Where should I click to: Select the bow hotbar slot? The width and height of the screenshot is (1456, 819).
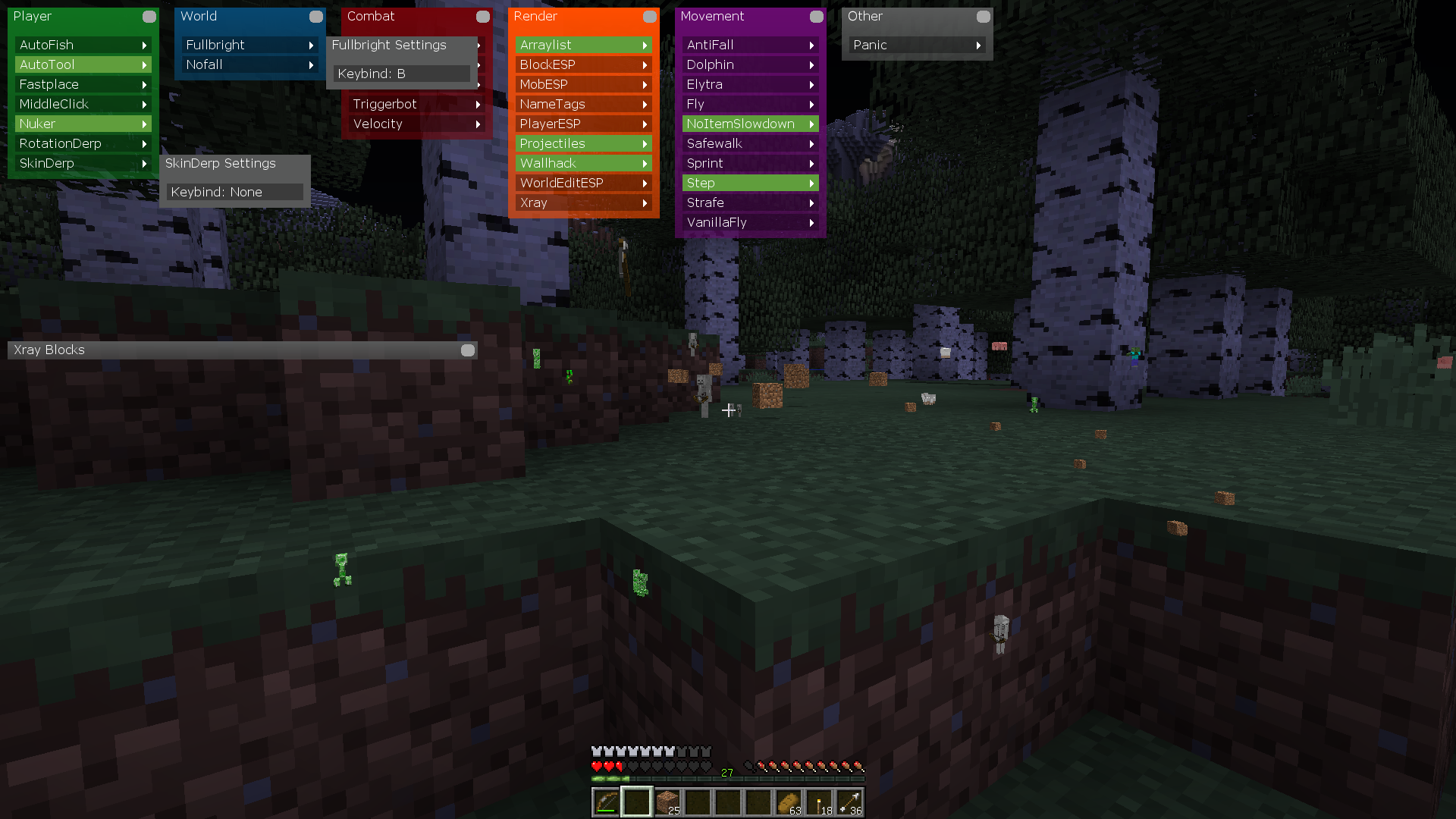point(606,802)
